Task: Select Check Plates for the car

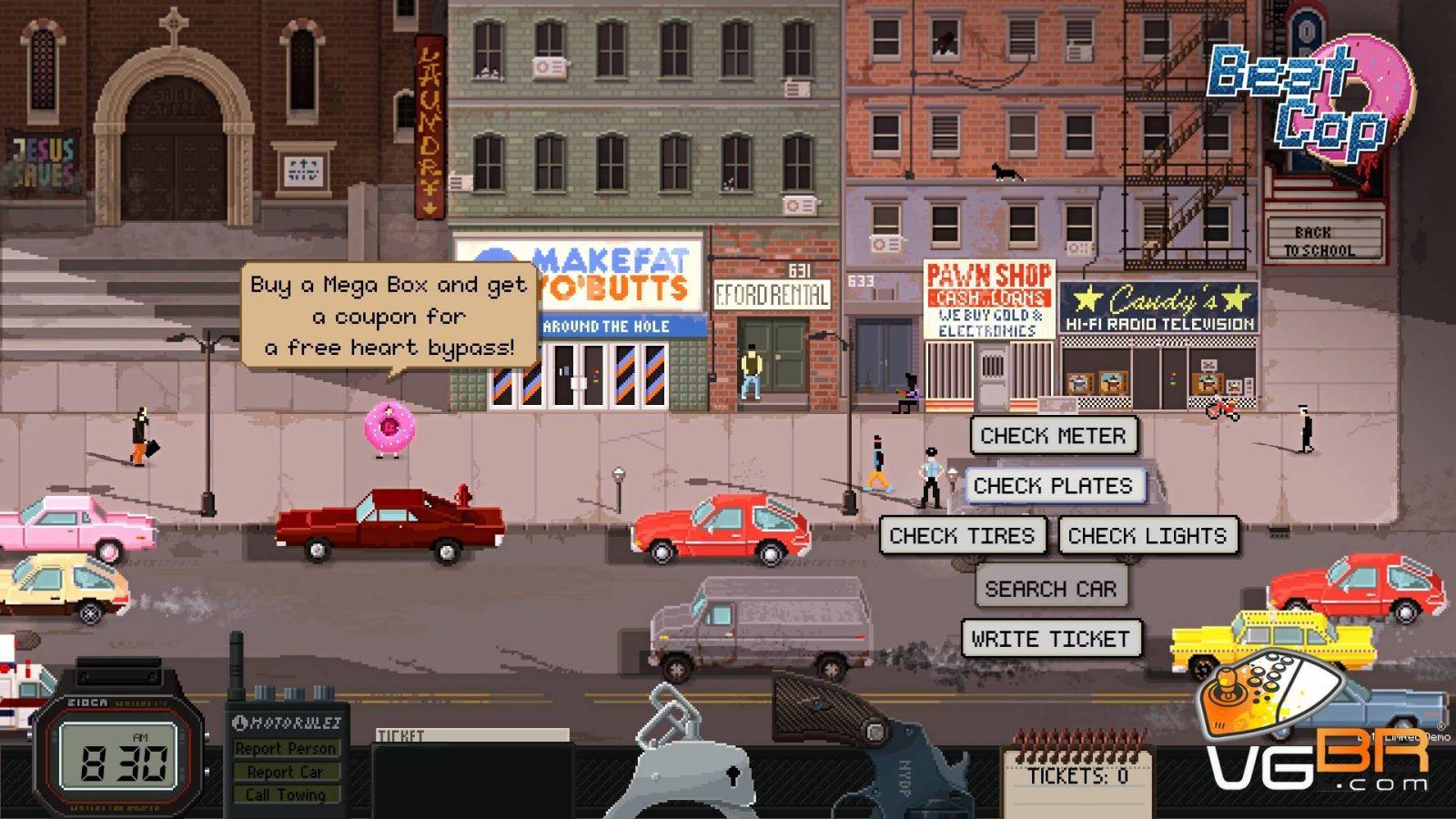Action: pos(1053,486)
